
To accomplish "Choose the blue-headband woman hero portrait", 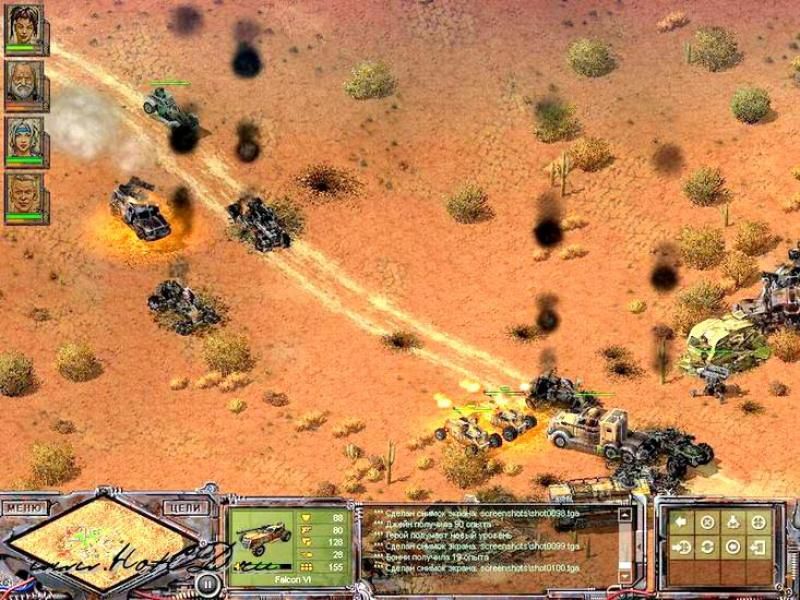I will (24, 140).
